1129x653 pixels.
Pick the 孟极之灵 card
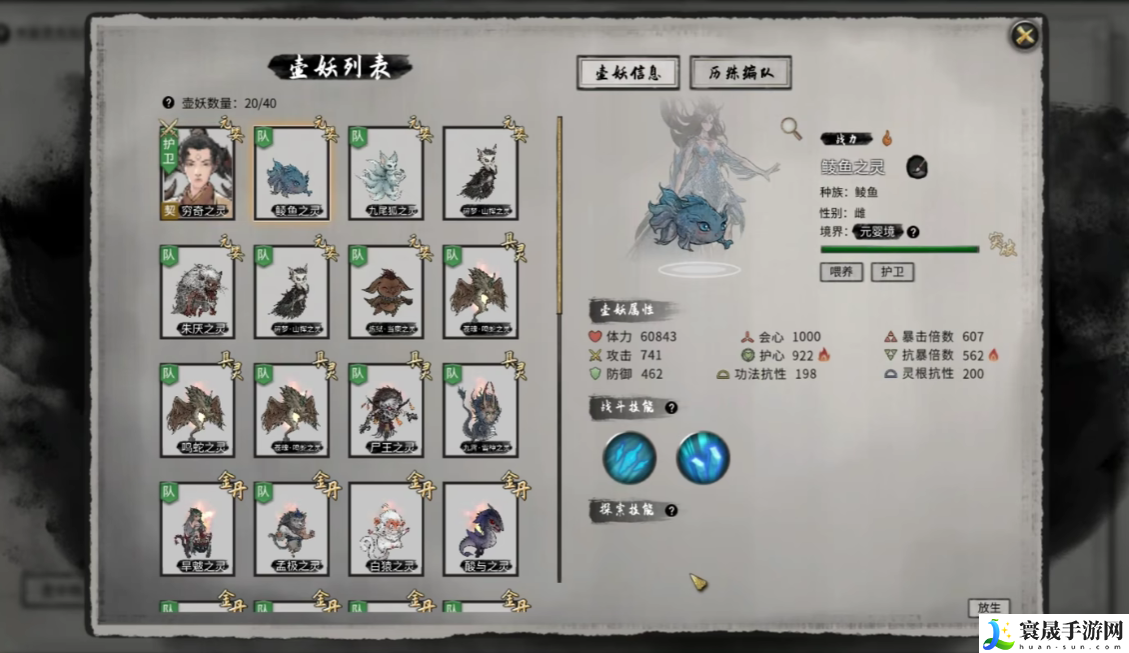point(291,529)
